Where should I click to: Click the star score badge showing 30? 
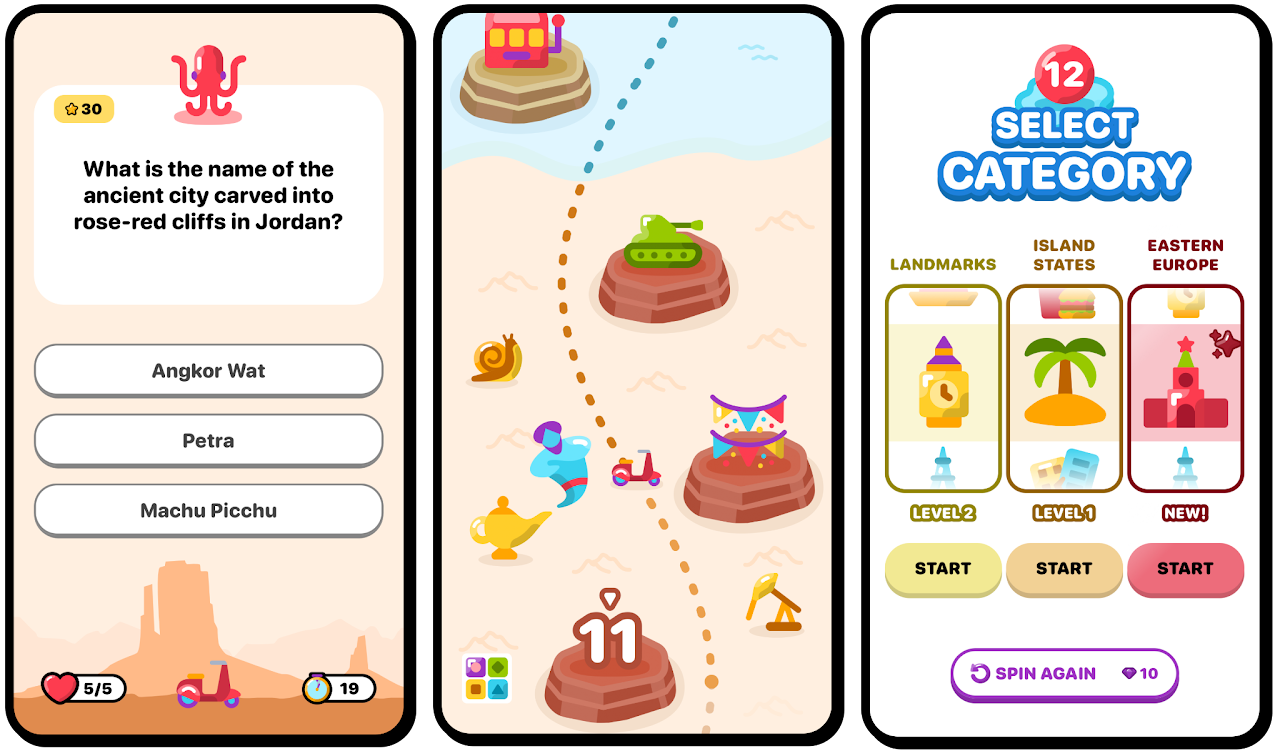click(x=83, y=110)
